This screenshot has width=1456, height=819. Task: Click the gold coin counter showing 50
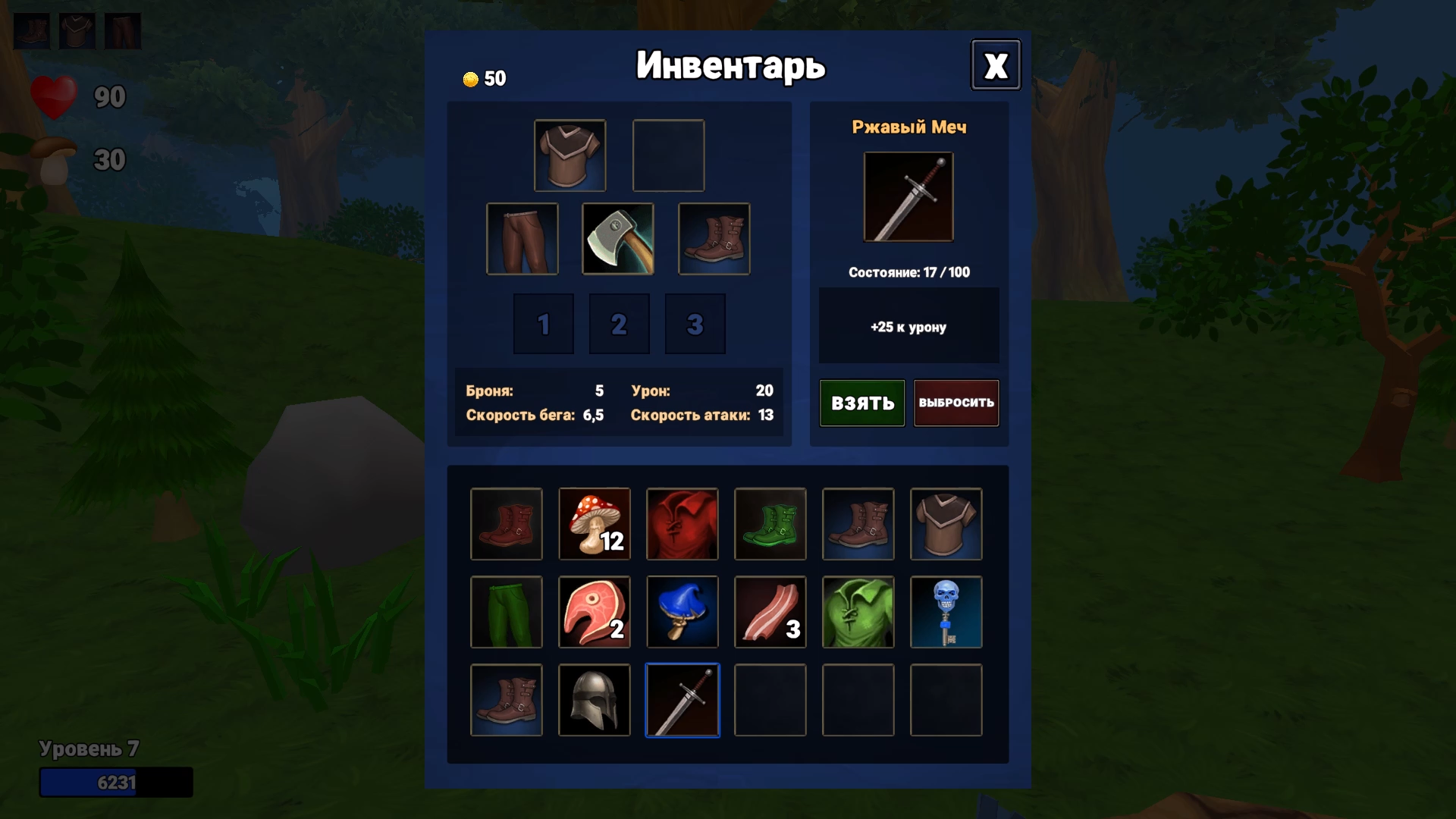tap(485, 77)
